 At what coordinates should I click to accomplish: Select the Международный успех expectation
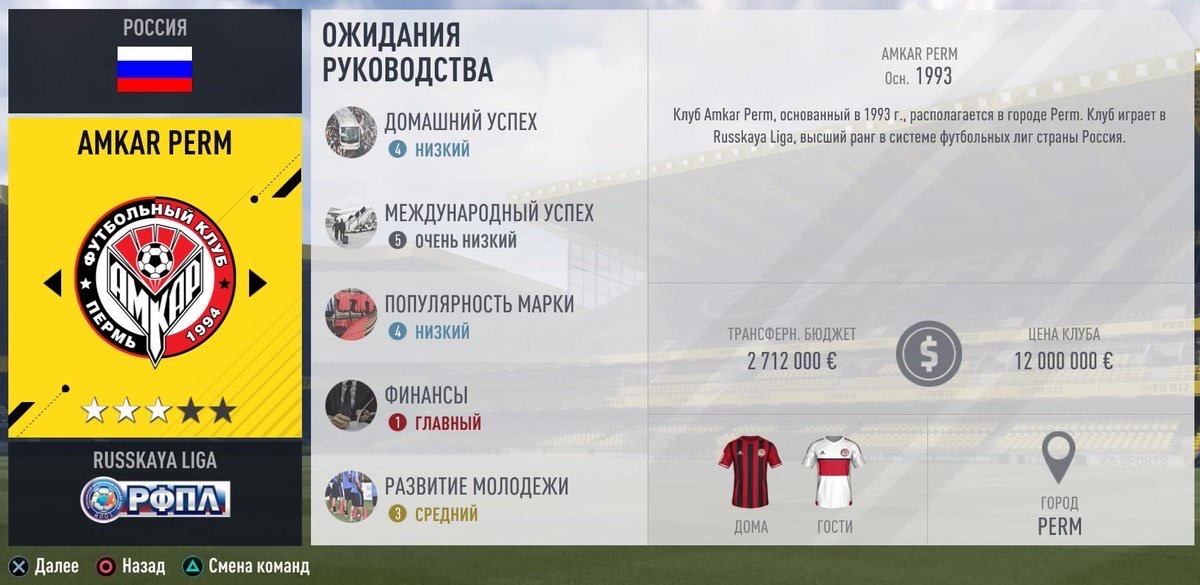click(488, 226)
